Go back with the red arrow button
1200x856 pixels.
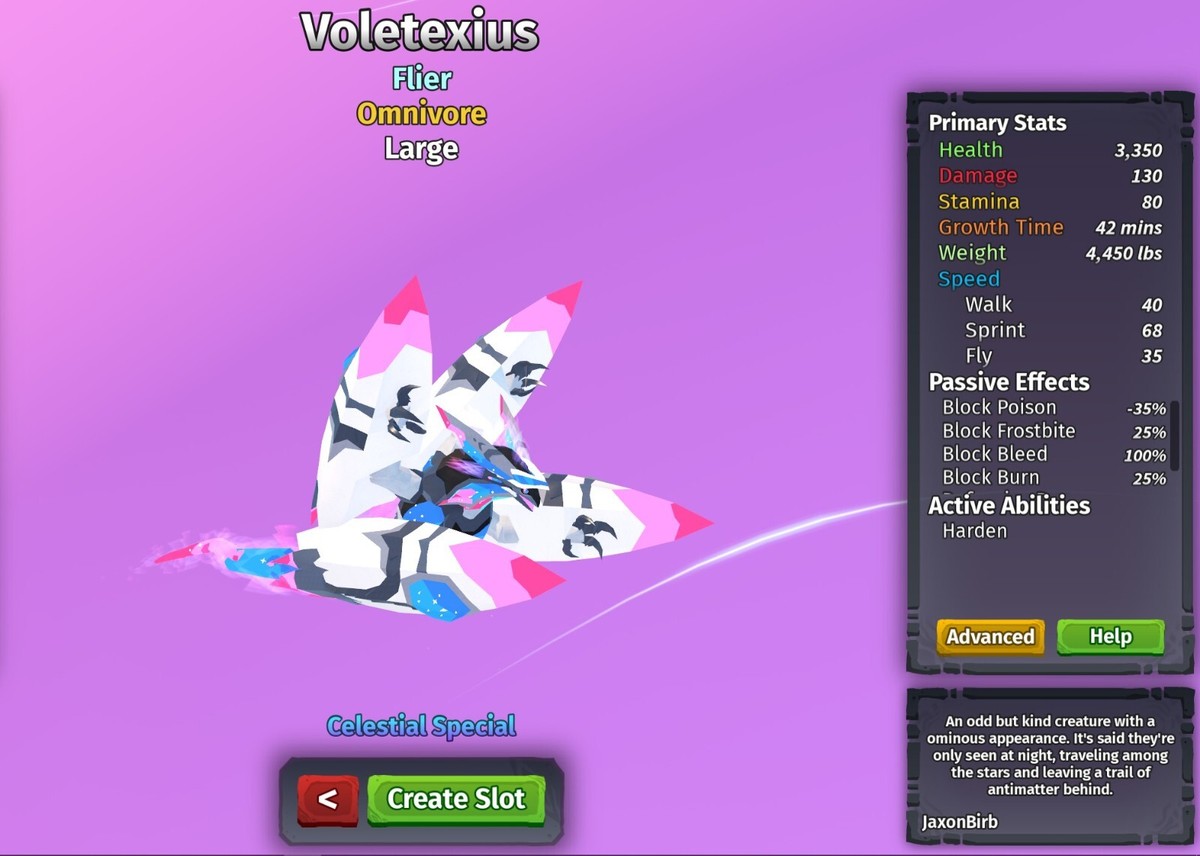[327, 800]
